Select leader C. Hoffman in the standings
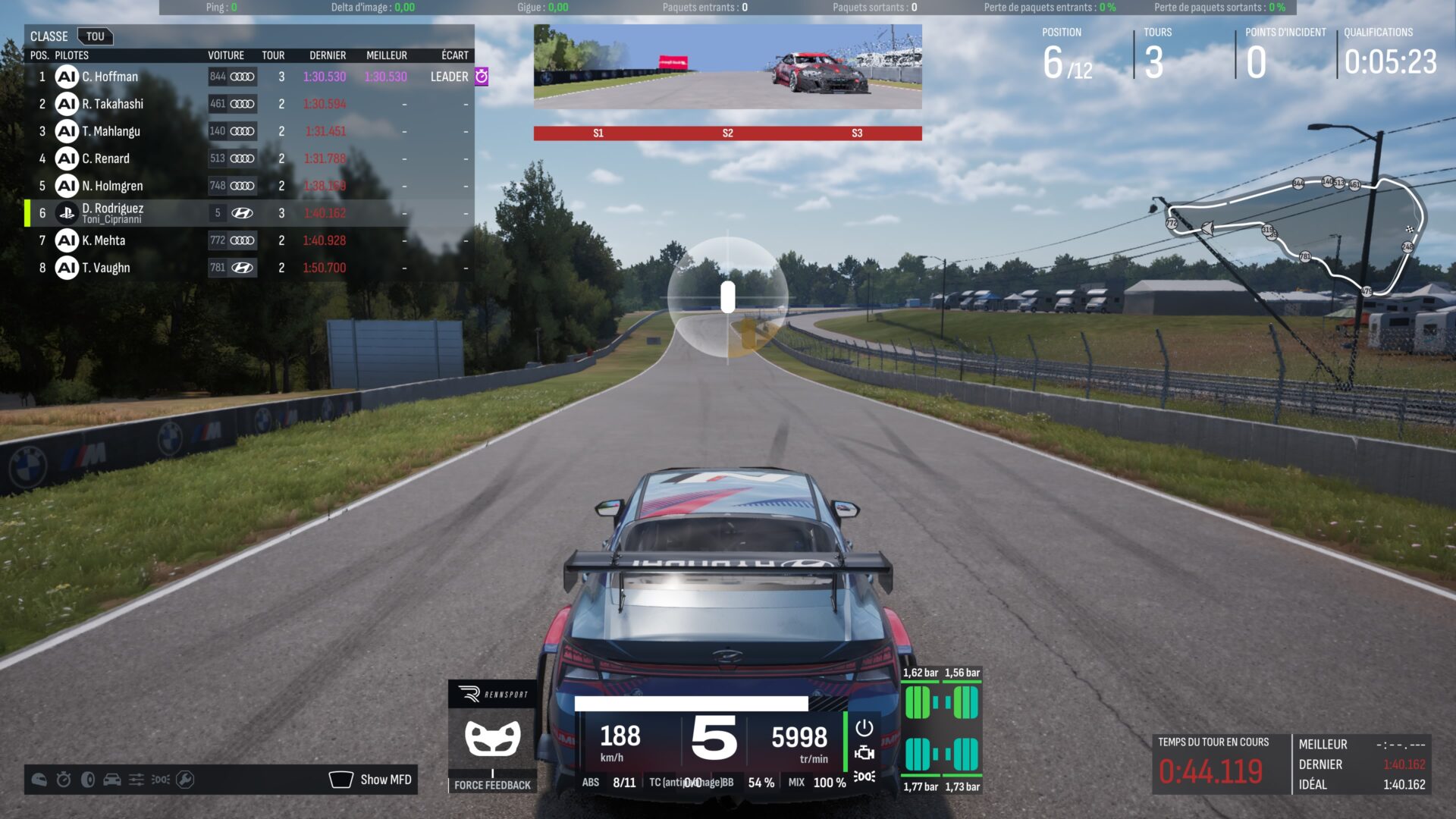 [x=110, y=77]
